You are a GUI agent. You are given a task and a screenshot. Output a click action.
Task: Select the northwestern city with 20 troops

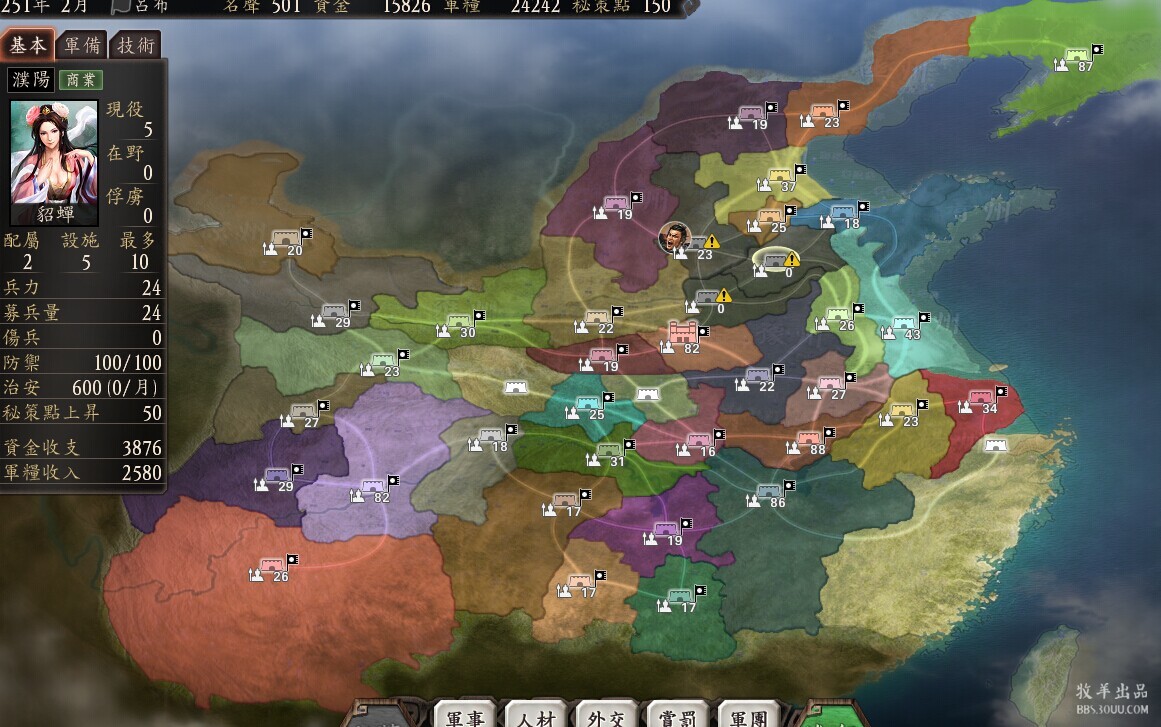coord(287,241)
